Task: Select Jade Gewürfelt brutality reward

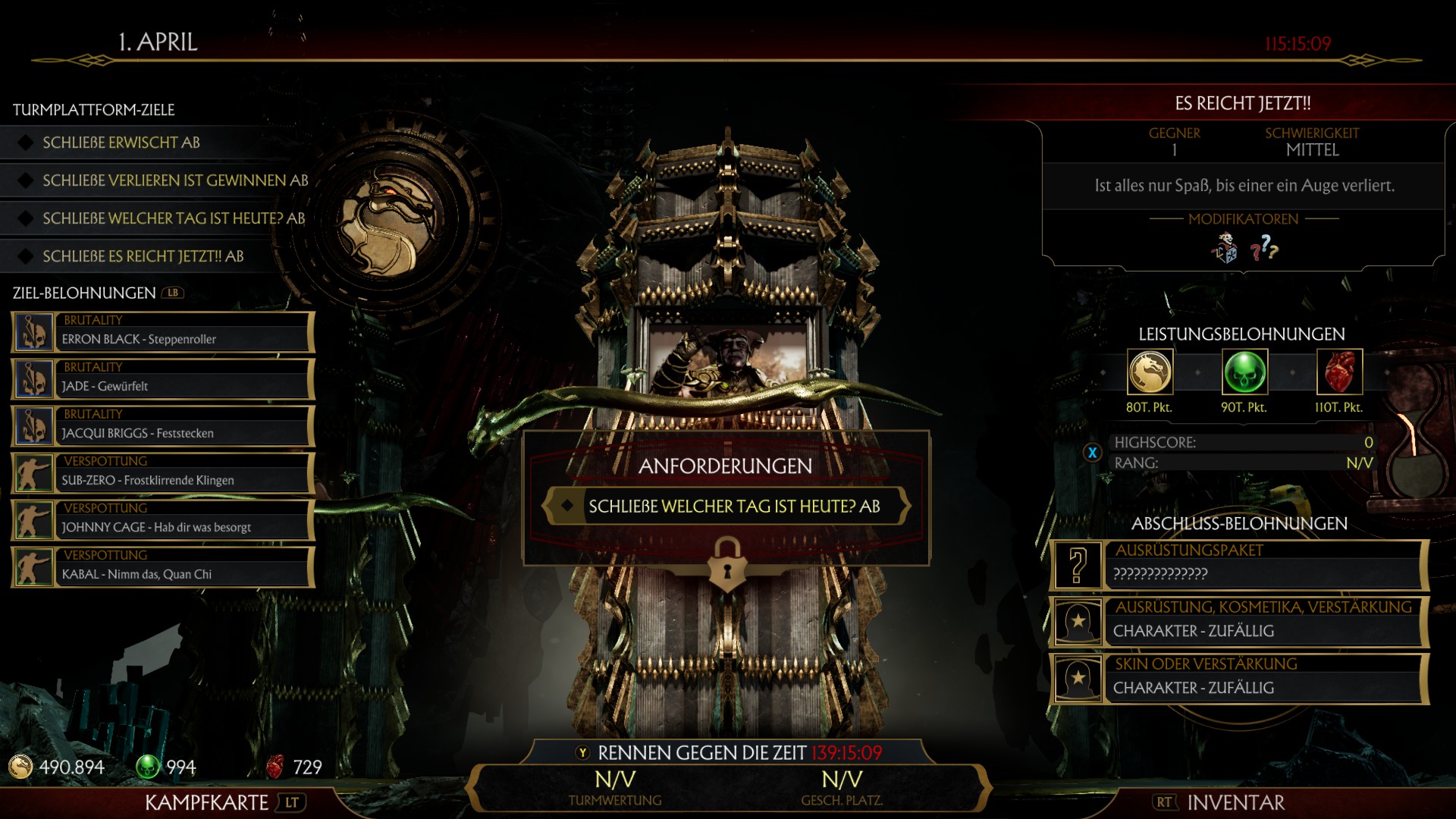Action: click(163, 380)
